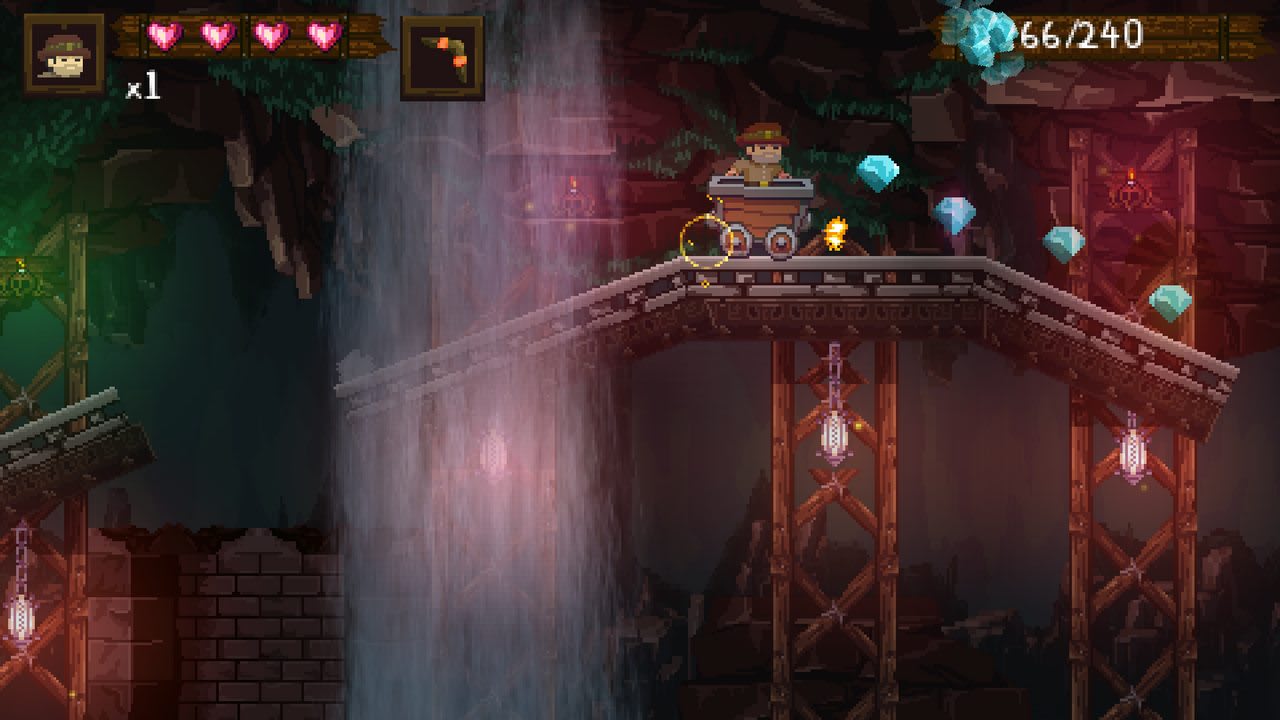
Task: Click the last heart in the health bar
Action: pos(325,33)
